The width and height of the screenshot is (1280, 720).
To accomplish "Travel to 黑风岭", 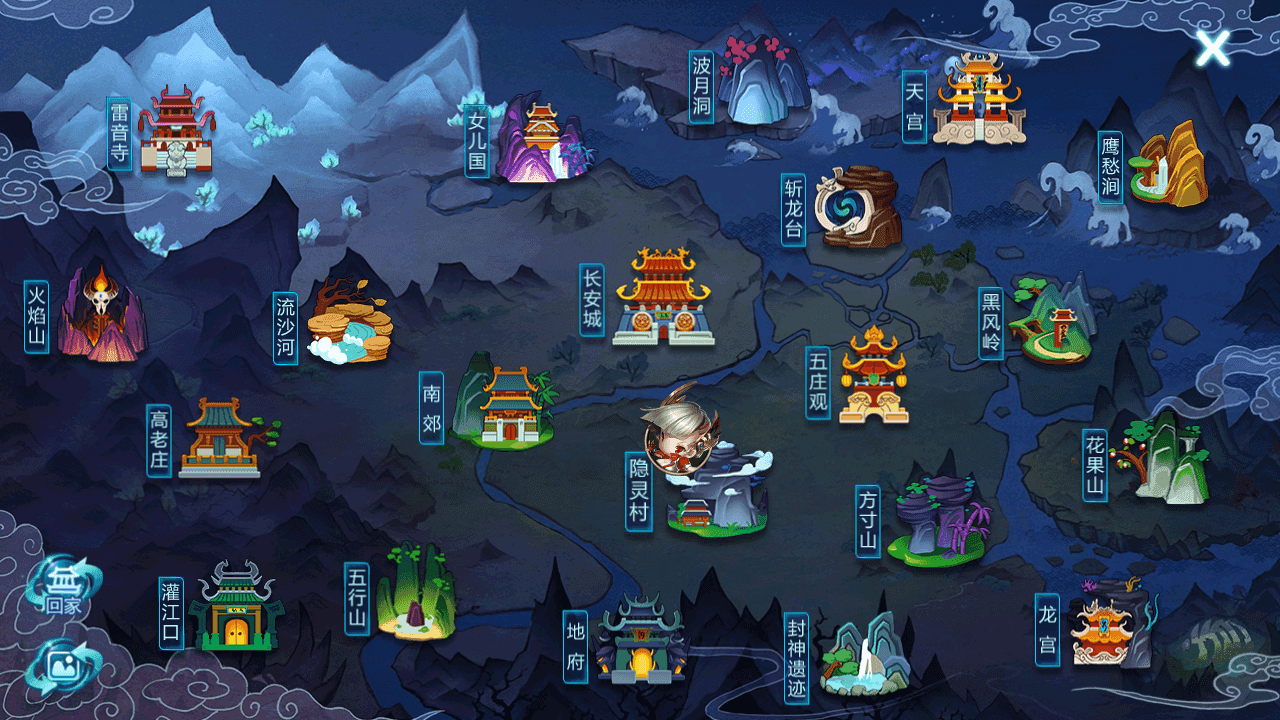I will tap(1050, 322).
